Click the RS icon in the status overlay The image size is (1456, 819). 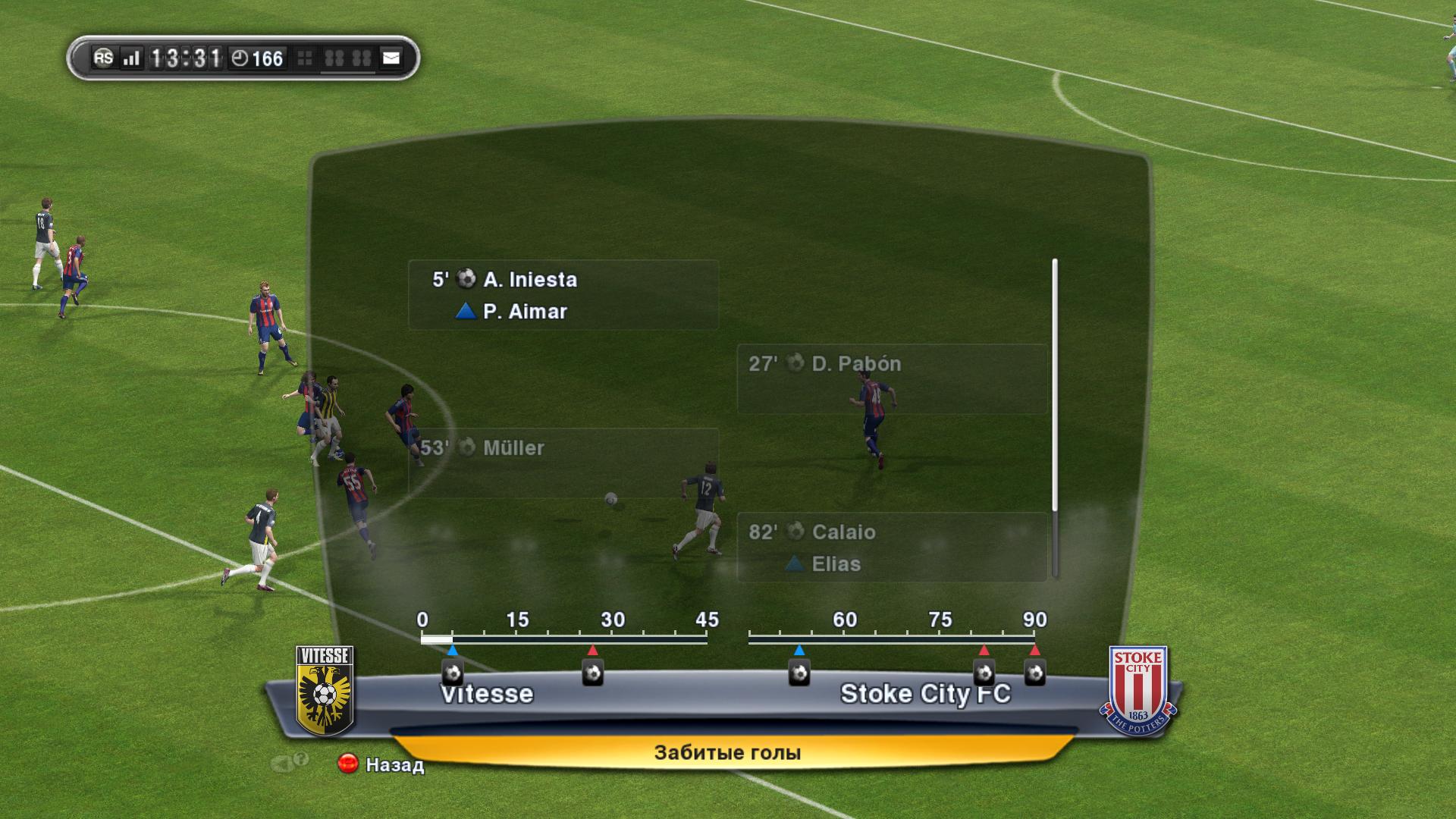click(x=103, y=58)
